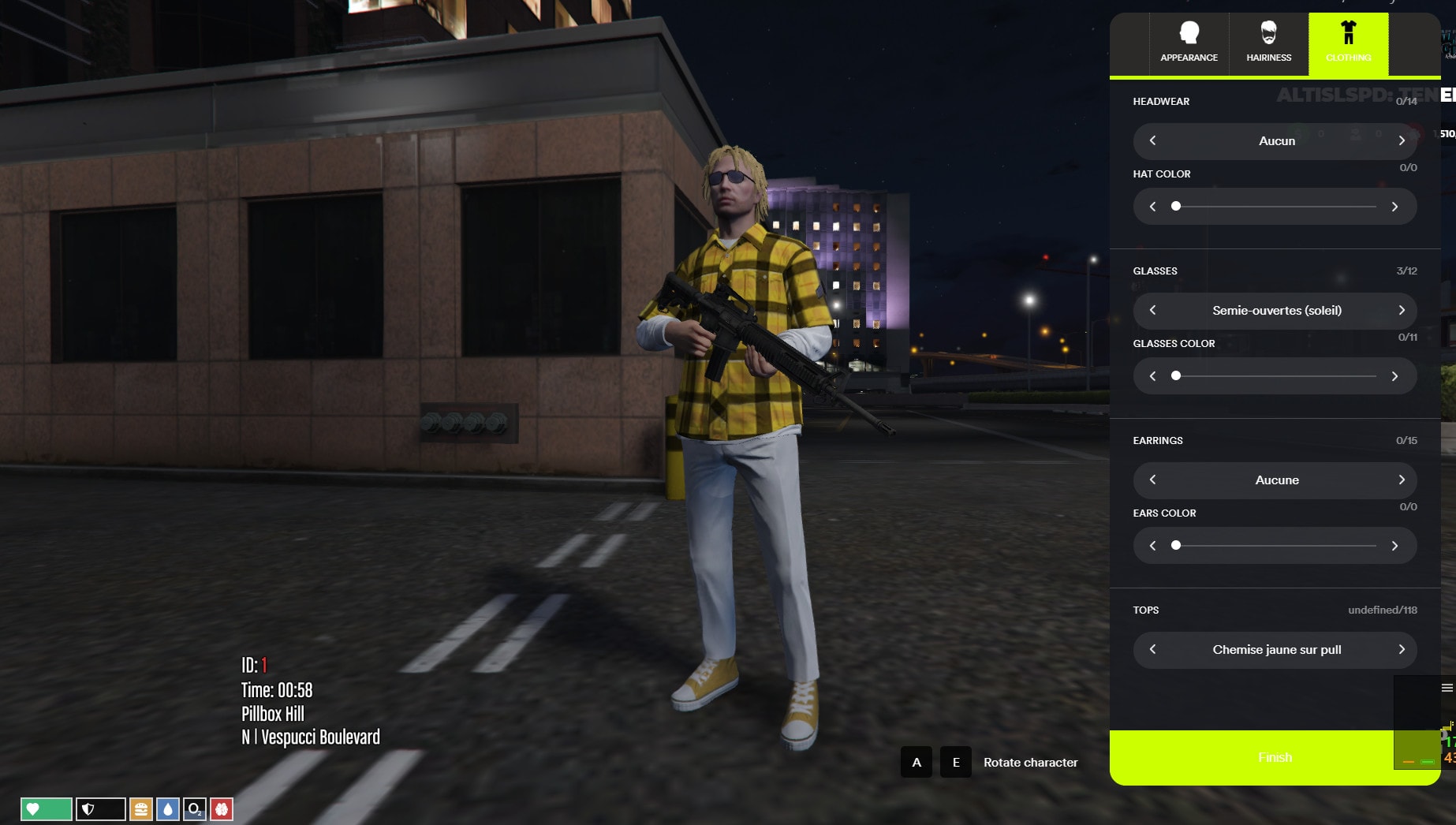This screenshot has height=825, width=1456.
Task: Finish character customization
Action: tap(1274, 757)
